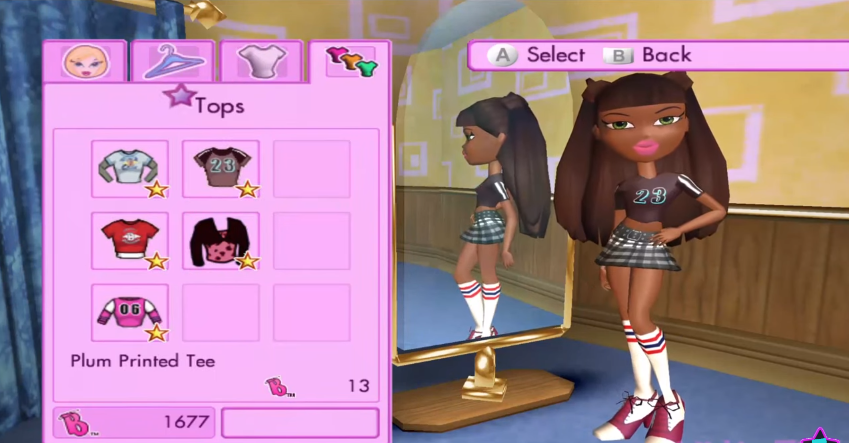Open the clothes hanger tab
The width and height of the screenshot is (849, 443).
coord(172,62)
